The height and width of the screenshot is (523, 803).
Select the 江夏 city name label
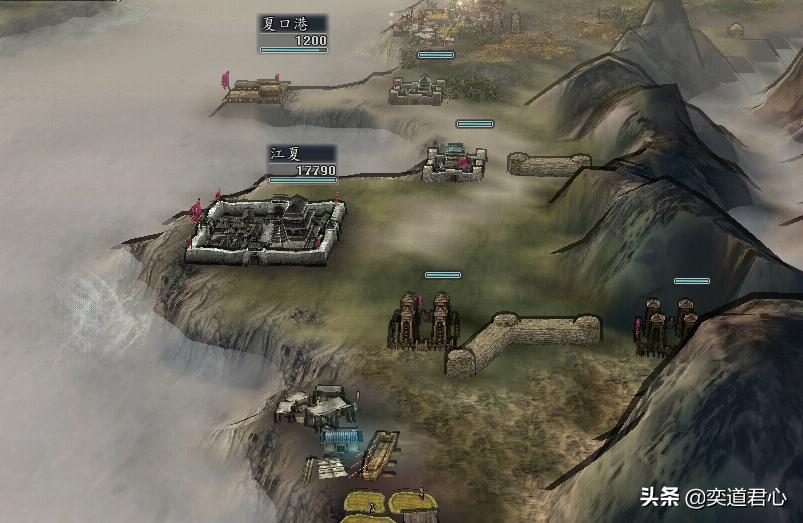[285, 154]
